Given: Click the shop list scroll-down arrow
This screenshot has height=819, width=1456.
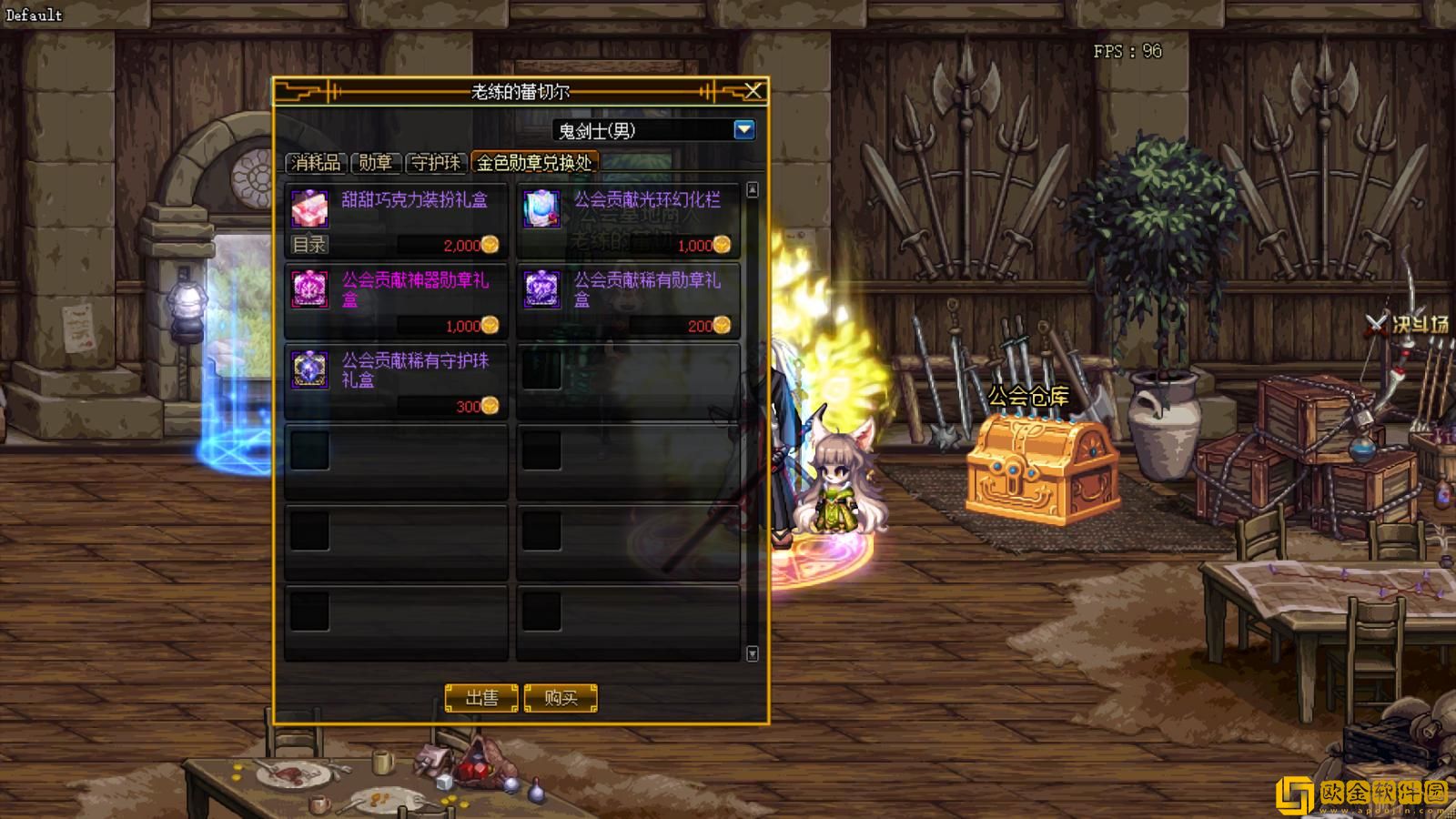Looking at the screenshot, I should coord(753,653).
